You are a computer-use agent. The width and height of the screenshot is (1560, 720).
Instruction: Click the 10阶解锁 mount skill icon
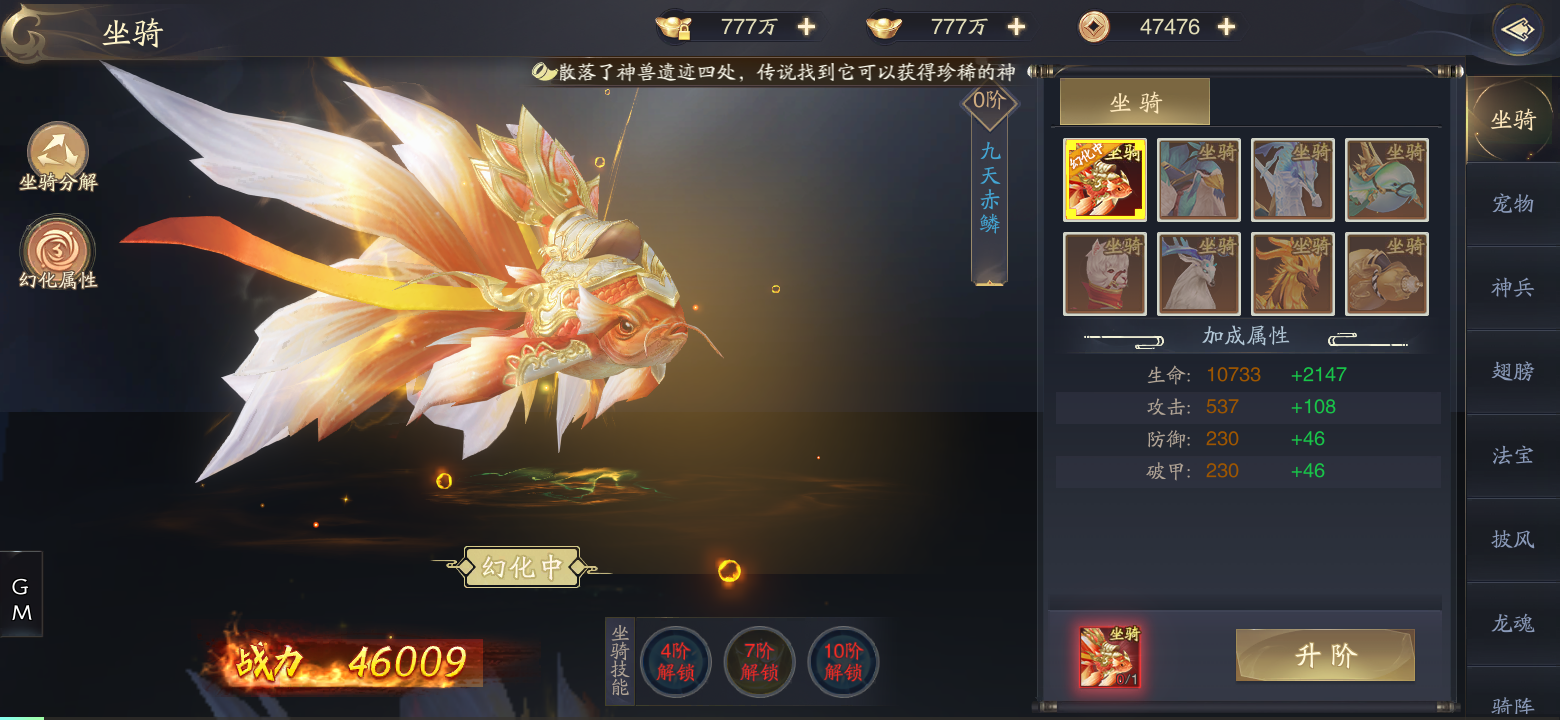click(x=842, y=661)
